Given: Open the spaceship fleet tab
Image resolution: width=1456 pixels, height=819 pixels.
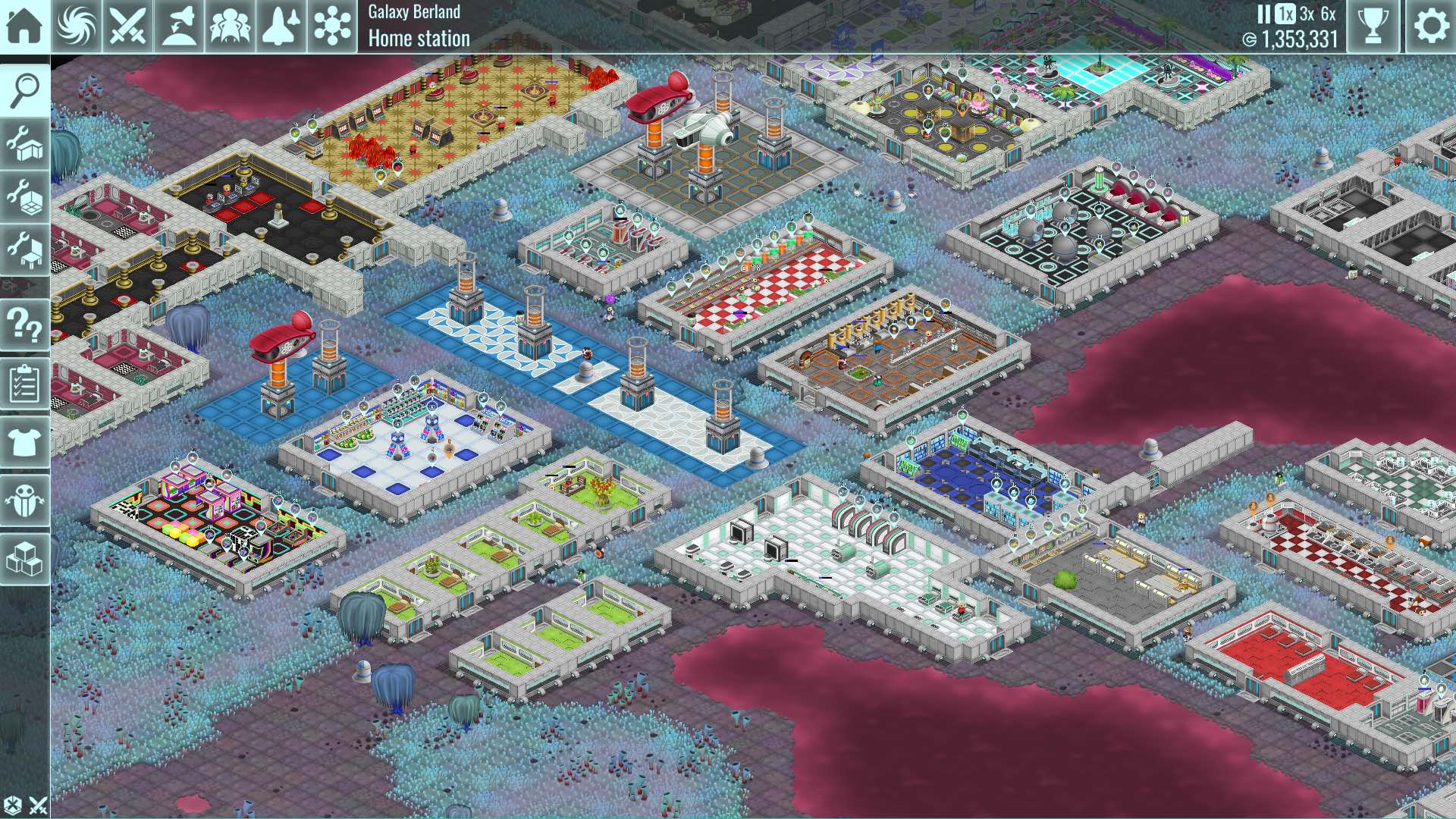Looking at the screenshot, I should (281, 26).
